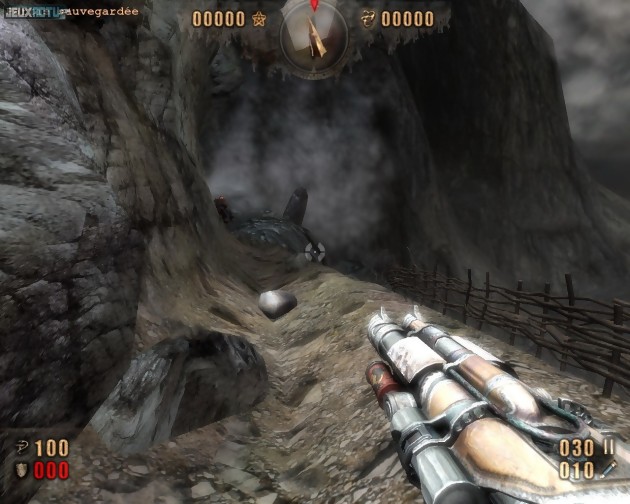Click the armor shield icon next to 000
Viewport: 630px width, 504px height.
click(x=22, y=470)
